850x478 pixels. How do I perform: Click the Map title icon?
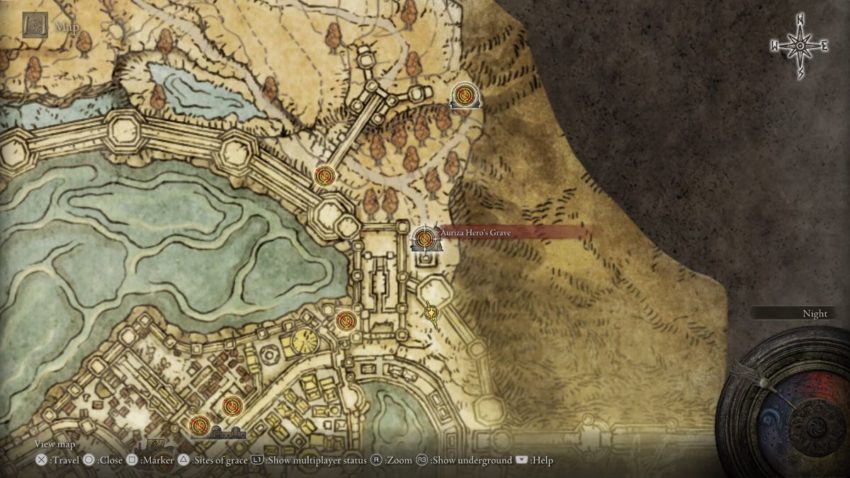(x=36, y=26)
